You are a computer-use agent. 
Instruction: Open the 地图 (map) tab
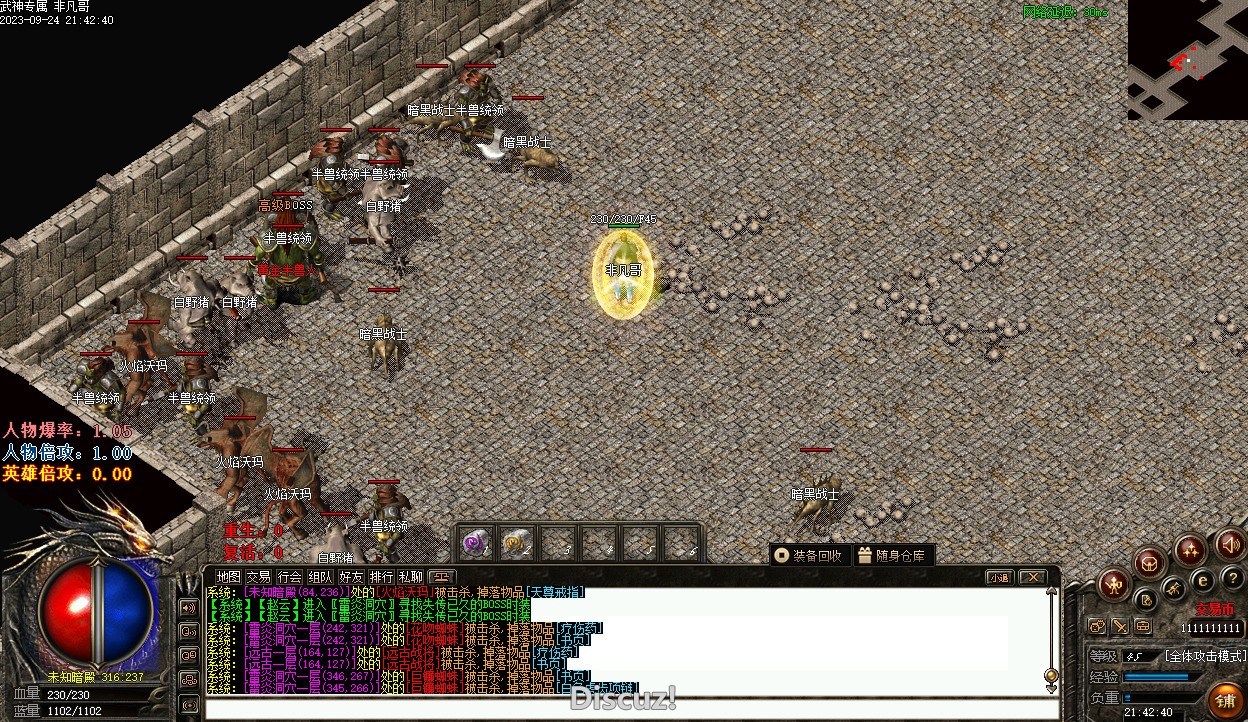229,577
